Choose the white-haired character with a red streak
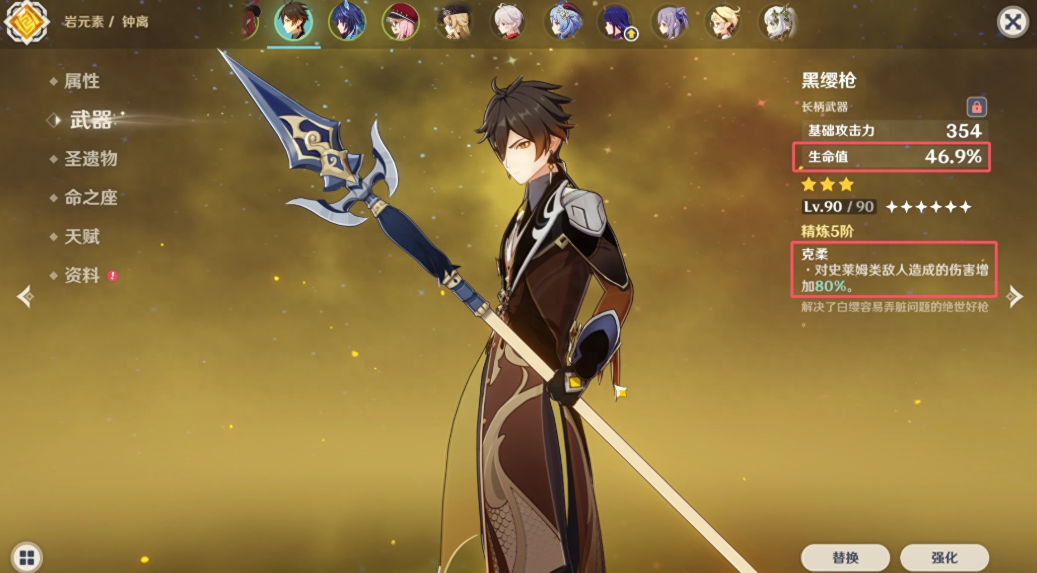Viewport: 1037px width, 573px height. coord(508,21)
